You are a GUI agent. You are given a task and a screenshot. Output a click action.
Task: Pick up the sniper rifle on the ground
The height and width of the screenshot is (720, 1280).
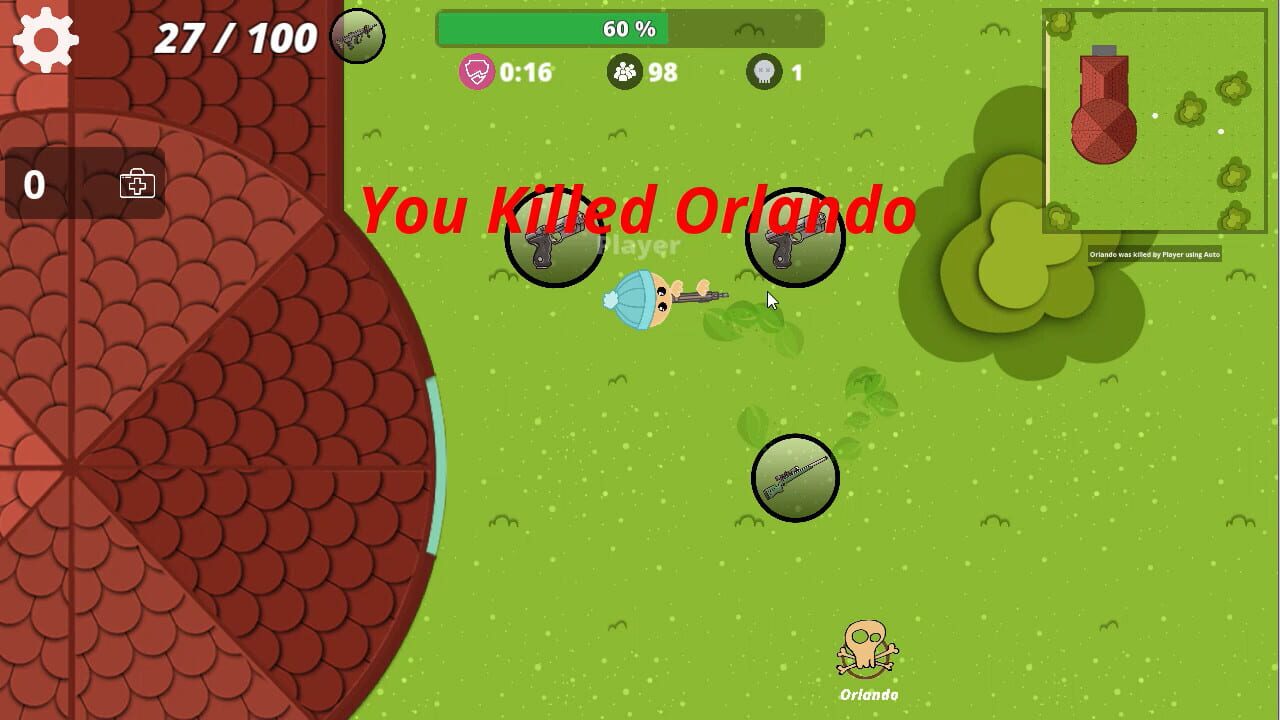click(x=795, y=477)
